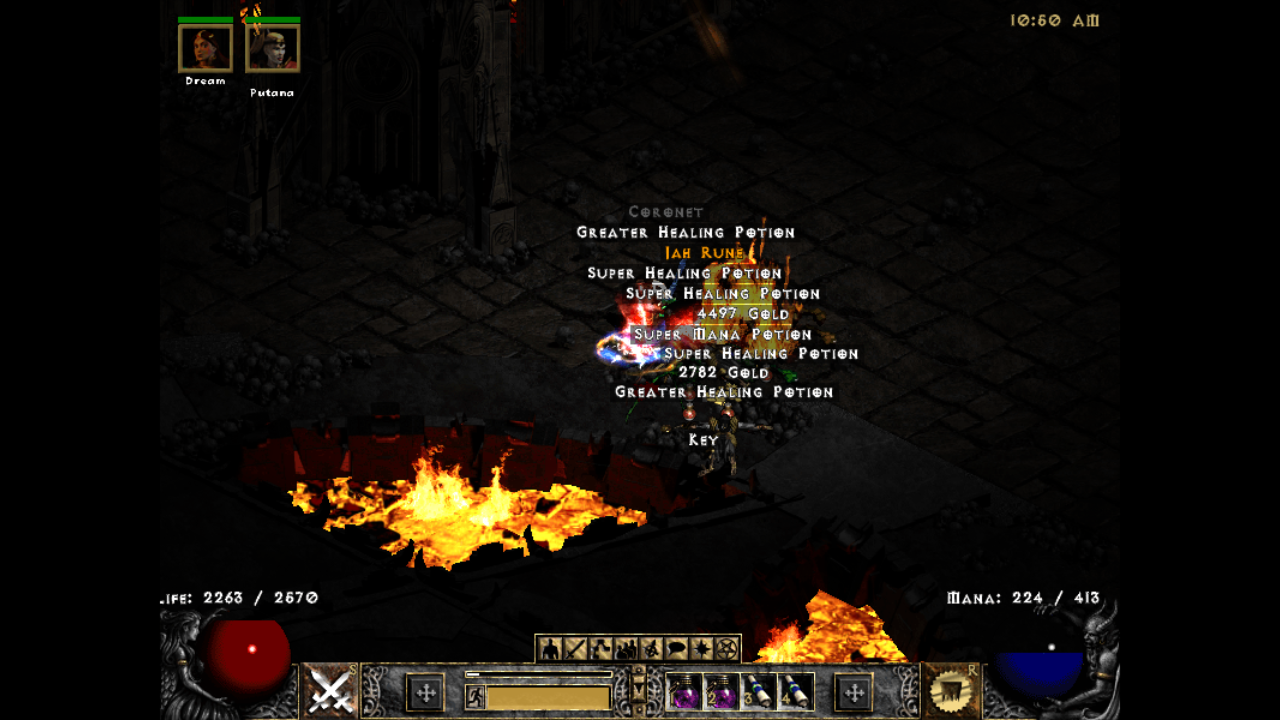Click the stamina bar
The width and height of the screenshot is (1280, 720).
(547, 696)
